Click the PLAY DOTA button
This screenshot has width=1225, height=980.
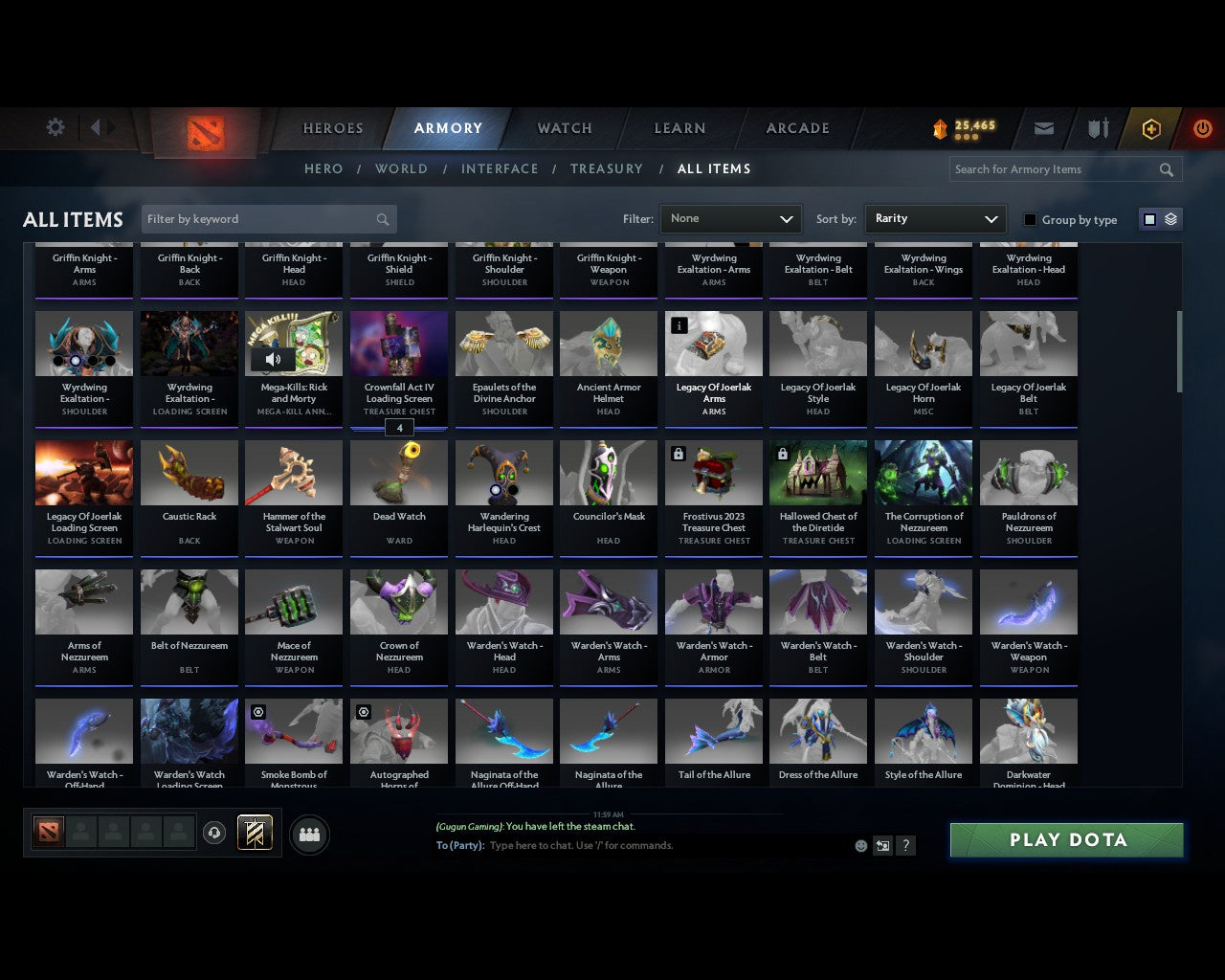1066,839
